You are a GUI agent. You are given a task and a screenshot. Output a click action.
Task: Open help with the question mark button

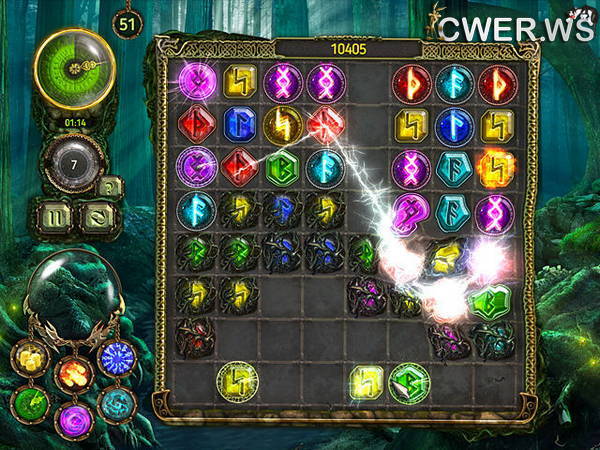point(112,187)
